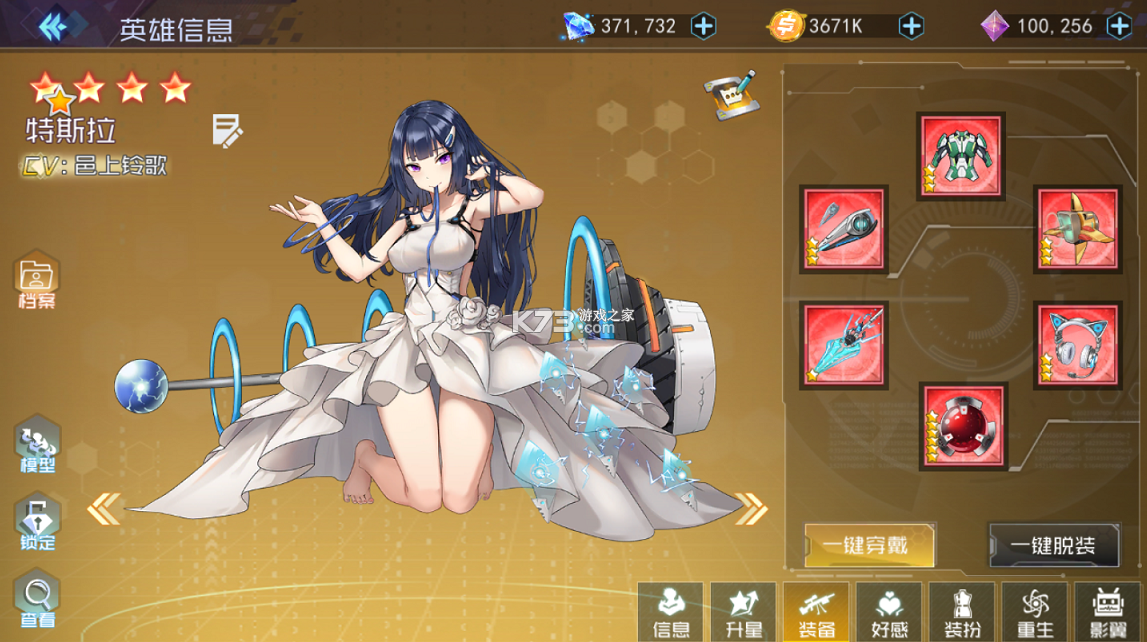Viewport: 1147px width, 642px height.
Task: Click 一键穿戴 to auto-equip gear
Action: coord(869,545)
